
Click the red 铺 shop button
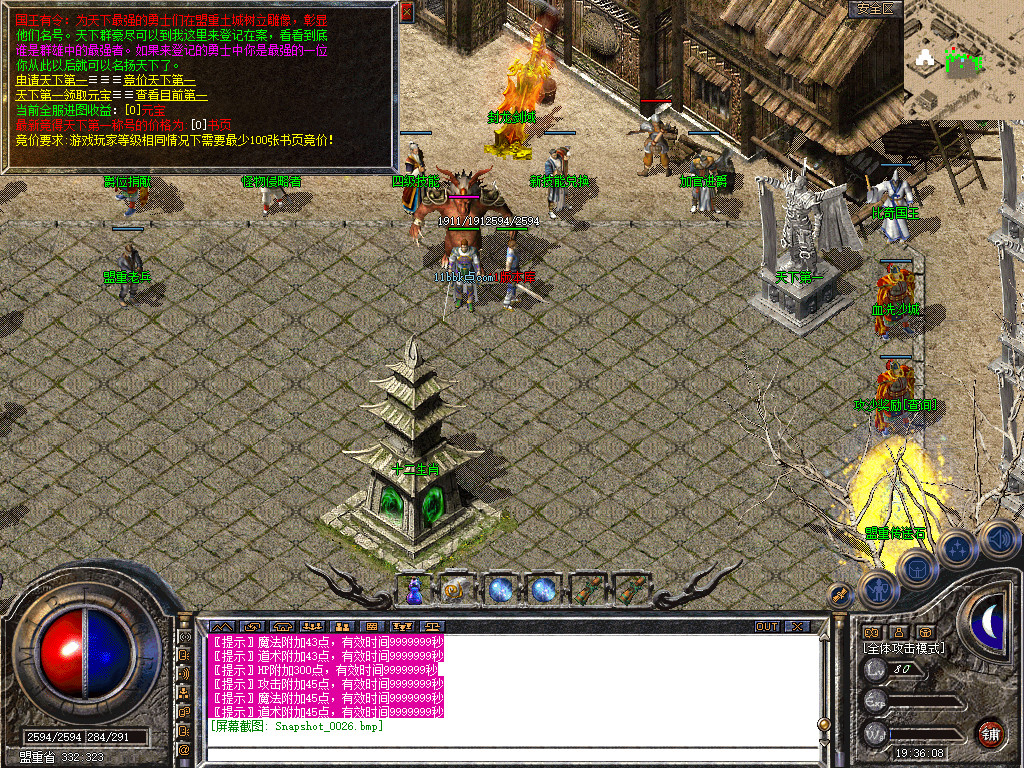point(991,731)
